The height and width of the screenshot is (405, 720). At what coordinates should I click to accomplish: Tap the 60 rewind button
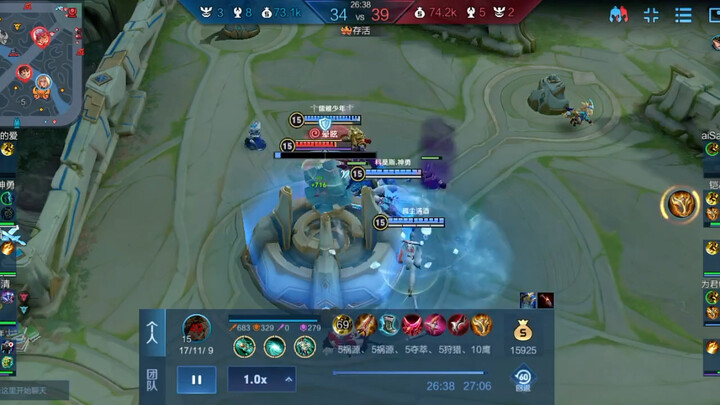(522, 379)
